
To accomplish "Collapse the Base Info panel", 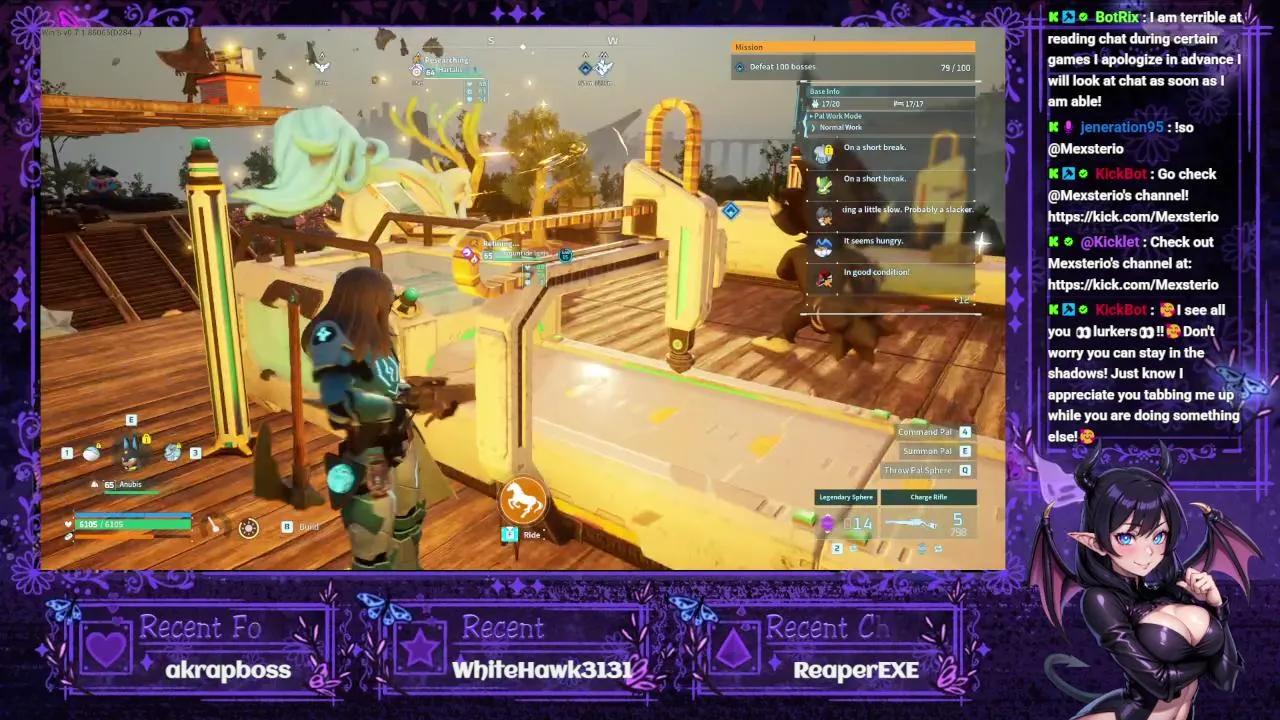I will [x=824, y=92].
